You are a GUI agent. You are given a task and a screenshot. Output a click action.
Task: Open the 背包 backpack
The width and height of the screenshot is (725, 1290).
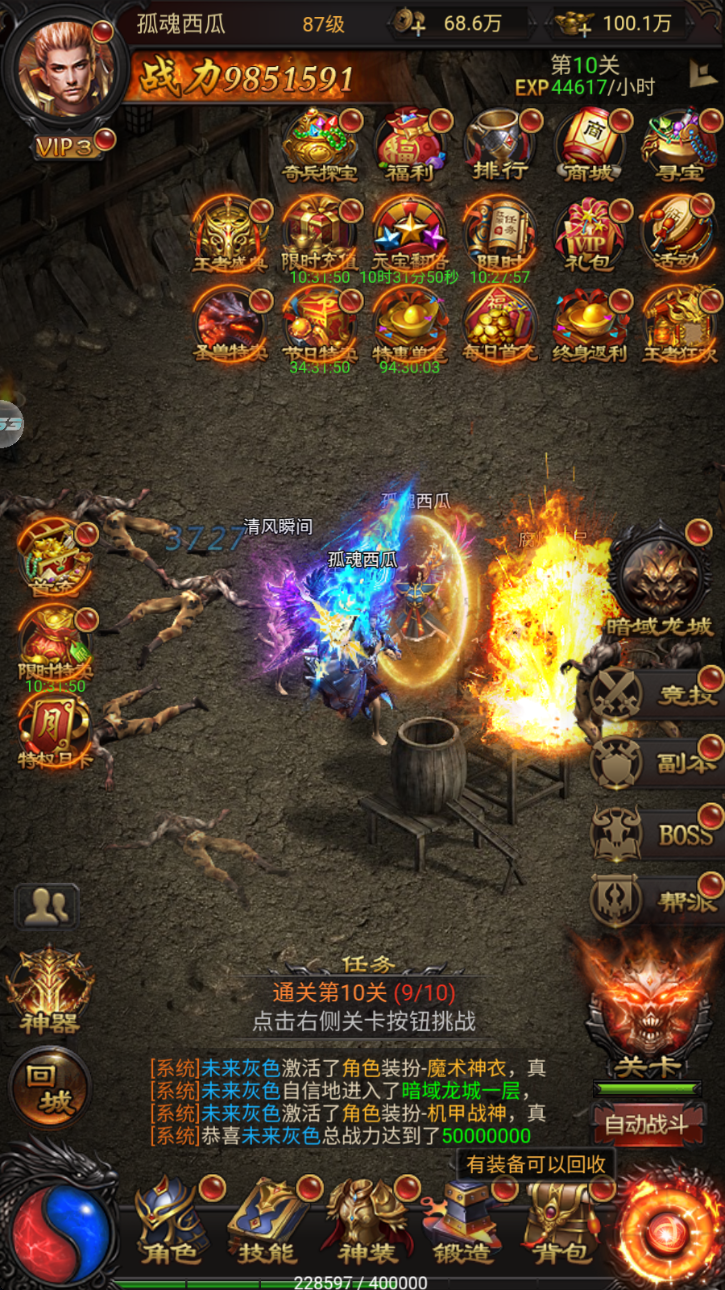pos(562,1220)
